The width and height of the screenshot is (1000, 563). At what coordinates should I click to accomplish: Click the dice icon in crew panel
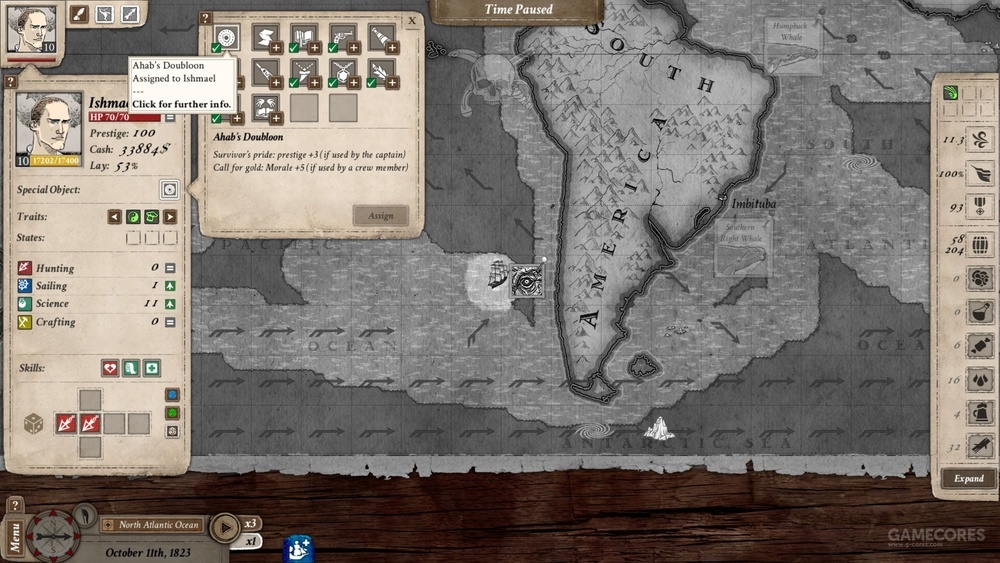click(32, 422)
